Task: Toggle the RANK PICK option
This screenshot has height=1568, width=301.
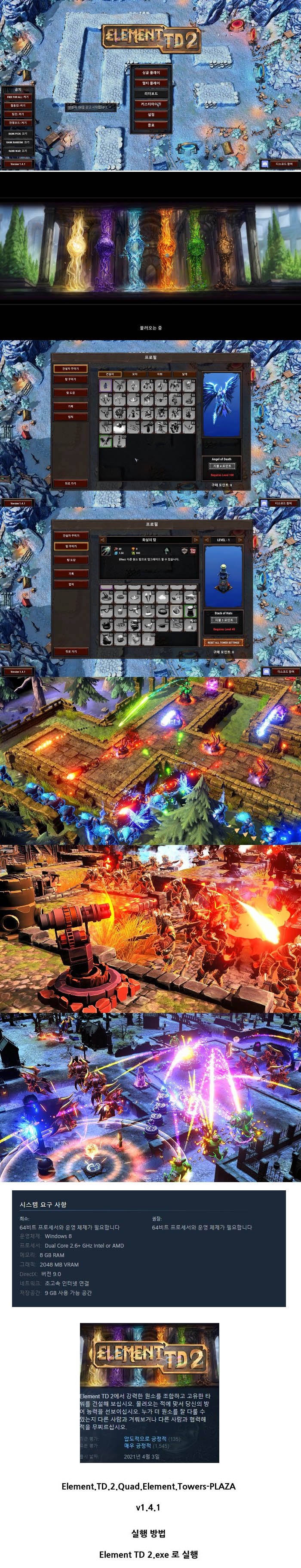Action: click(x=18, y=134)
